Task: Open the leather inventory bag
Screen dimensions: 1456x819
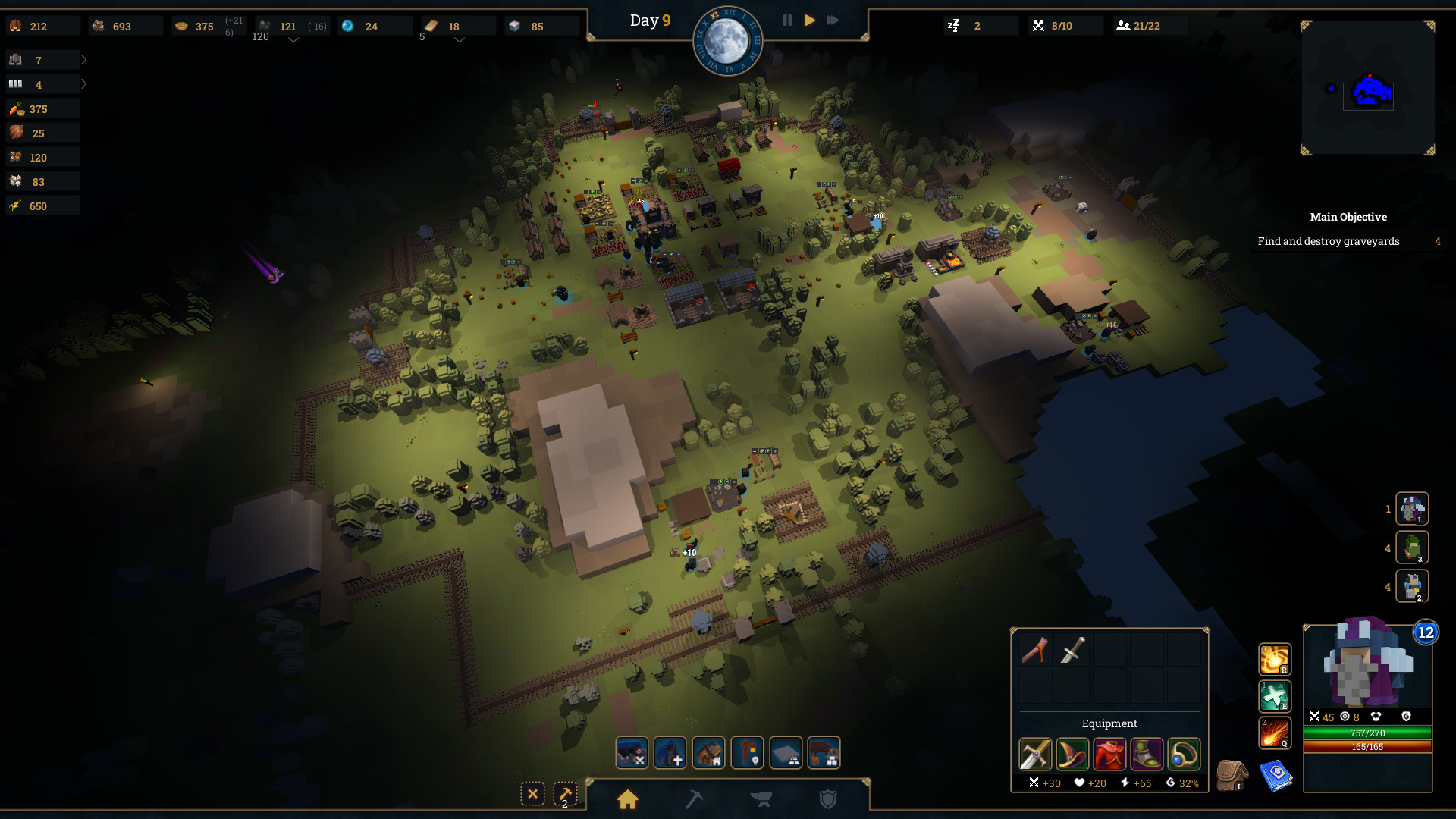Action: click(x=1232, y=775)
